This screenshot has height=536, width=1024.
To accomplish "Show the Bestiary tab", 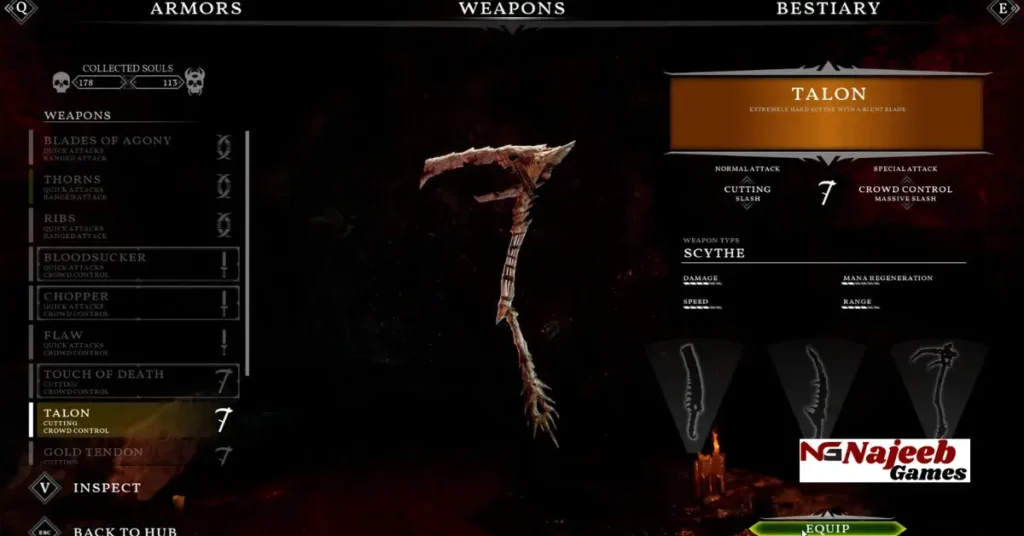I will [828, 10].
